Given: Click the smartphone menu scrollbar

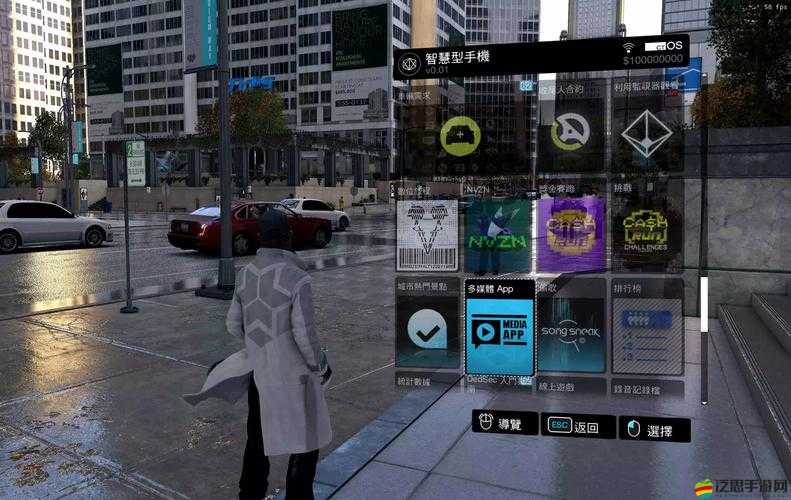Looking at the screenshot, I should coord(704,305).
